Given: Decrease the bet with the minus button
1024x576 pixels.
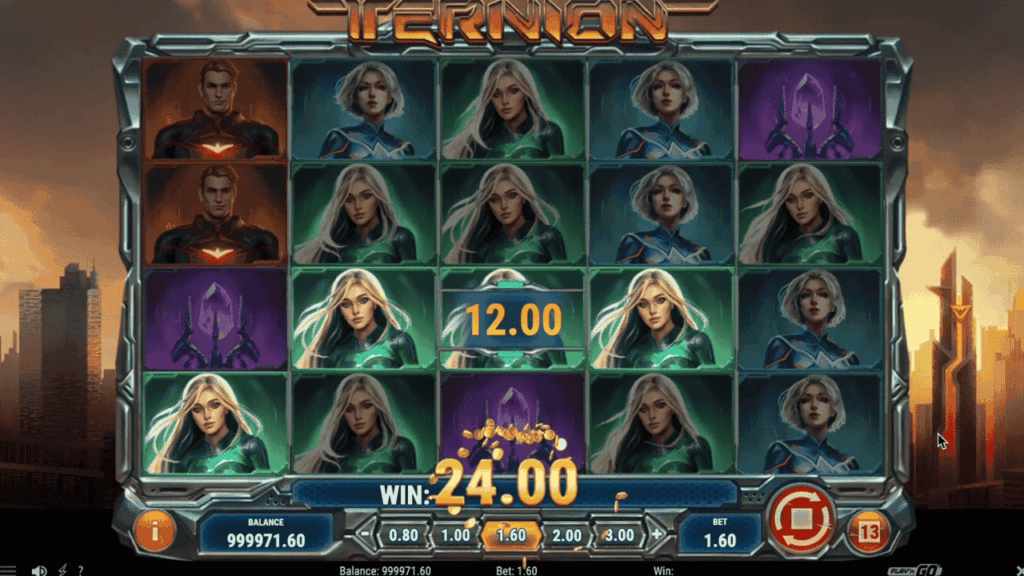Looking at the screenshot, I should pyautogui.click(x=364, y=535).
